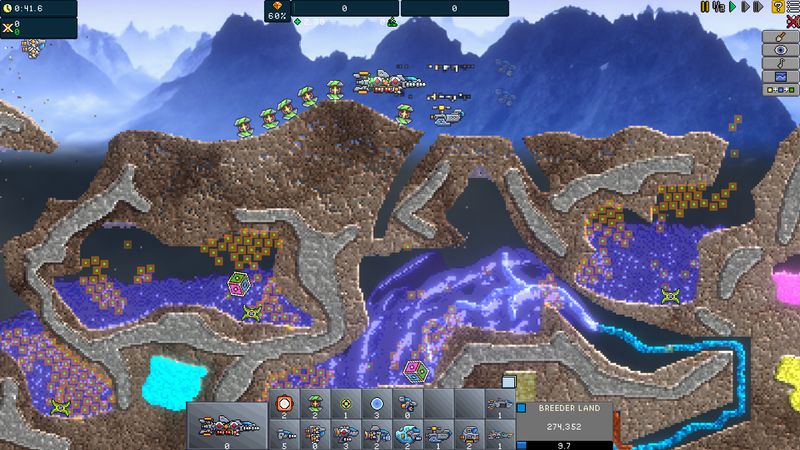This screenshot has width=800, height=450.
Task: Choose the orange ring build slot
Action: click(x=284, y=403)
